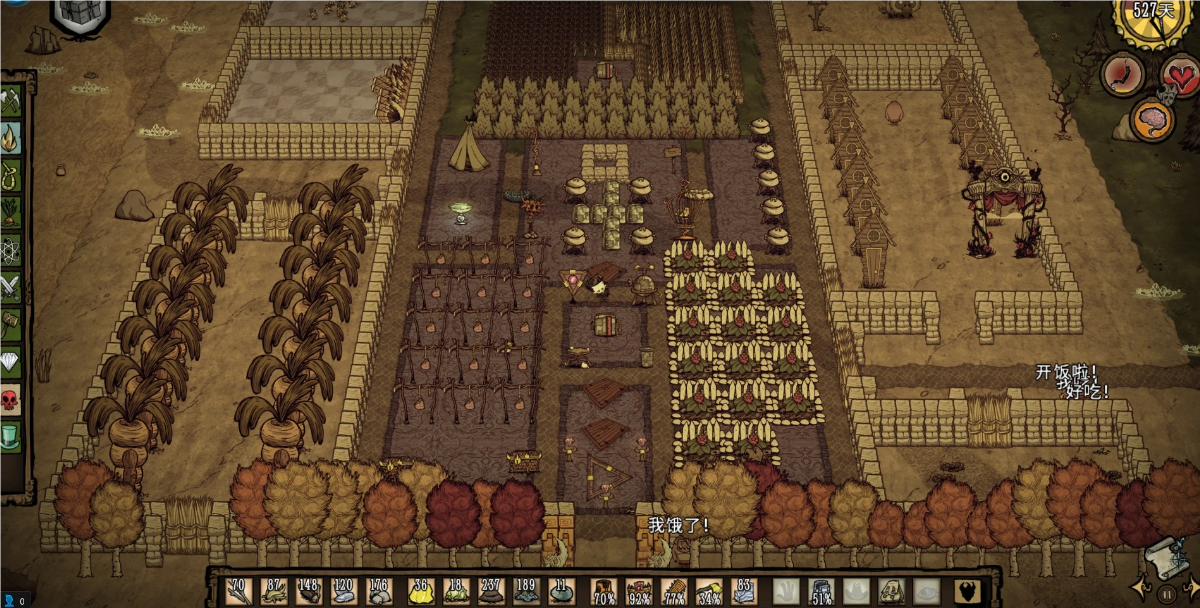The image size is (1200, 608).
Task: Open the rope-icon Survival crafting tab
Action: pyautogui.click(x=11, y=173)
